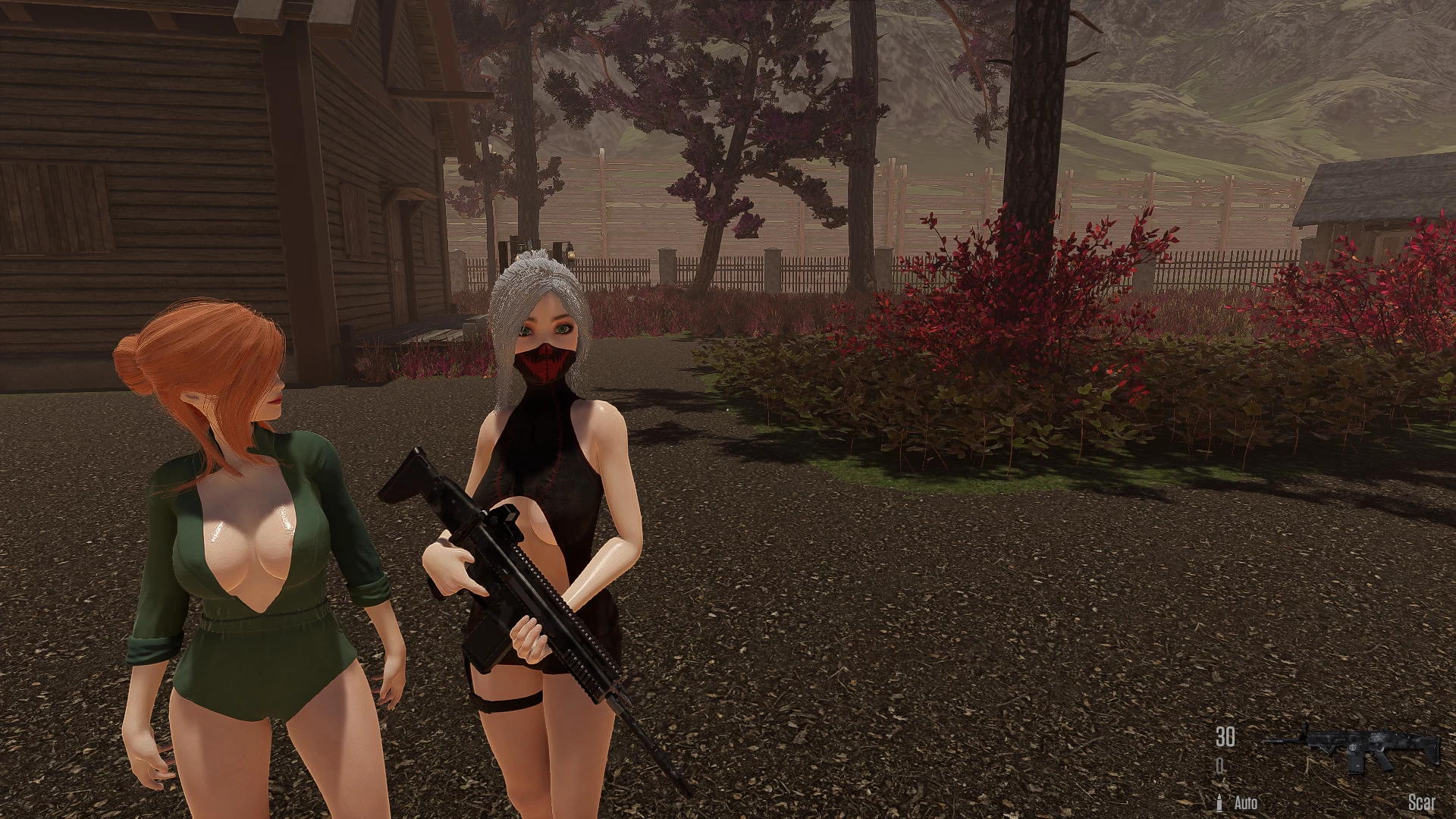Viewport: 1456px width, 819px height.
Task: Select the Scar weapon thumbnail
Action: coord(1357,747)
